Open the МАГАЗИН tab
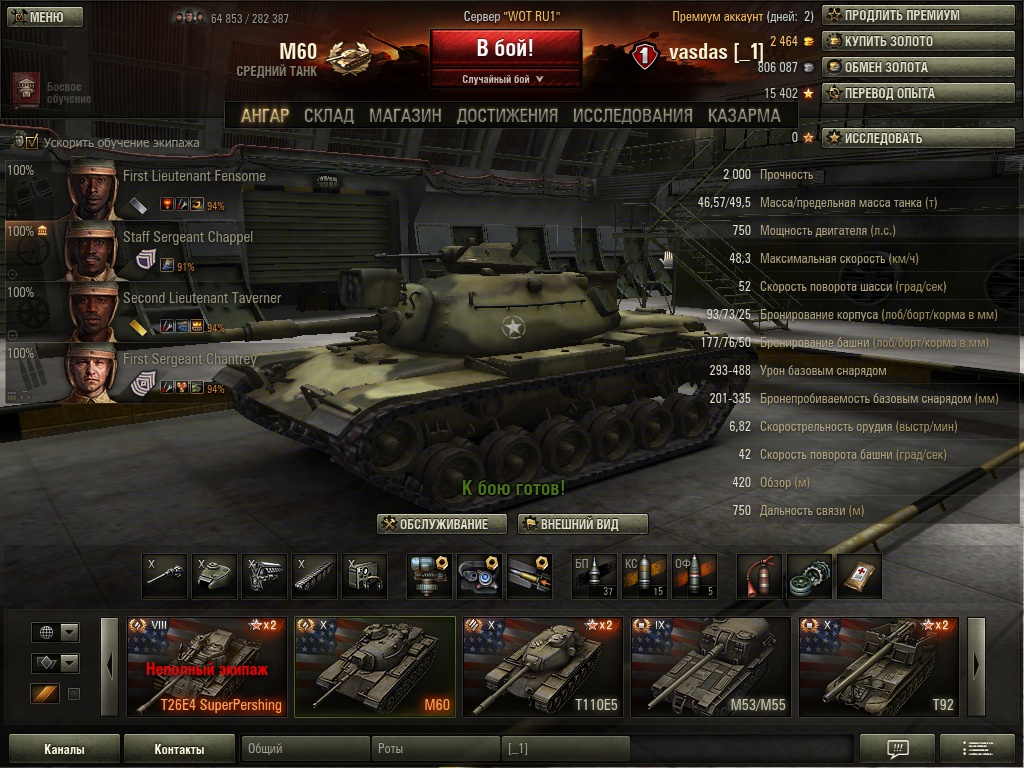 [x=405, y=115]
